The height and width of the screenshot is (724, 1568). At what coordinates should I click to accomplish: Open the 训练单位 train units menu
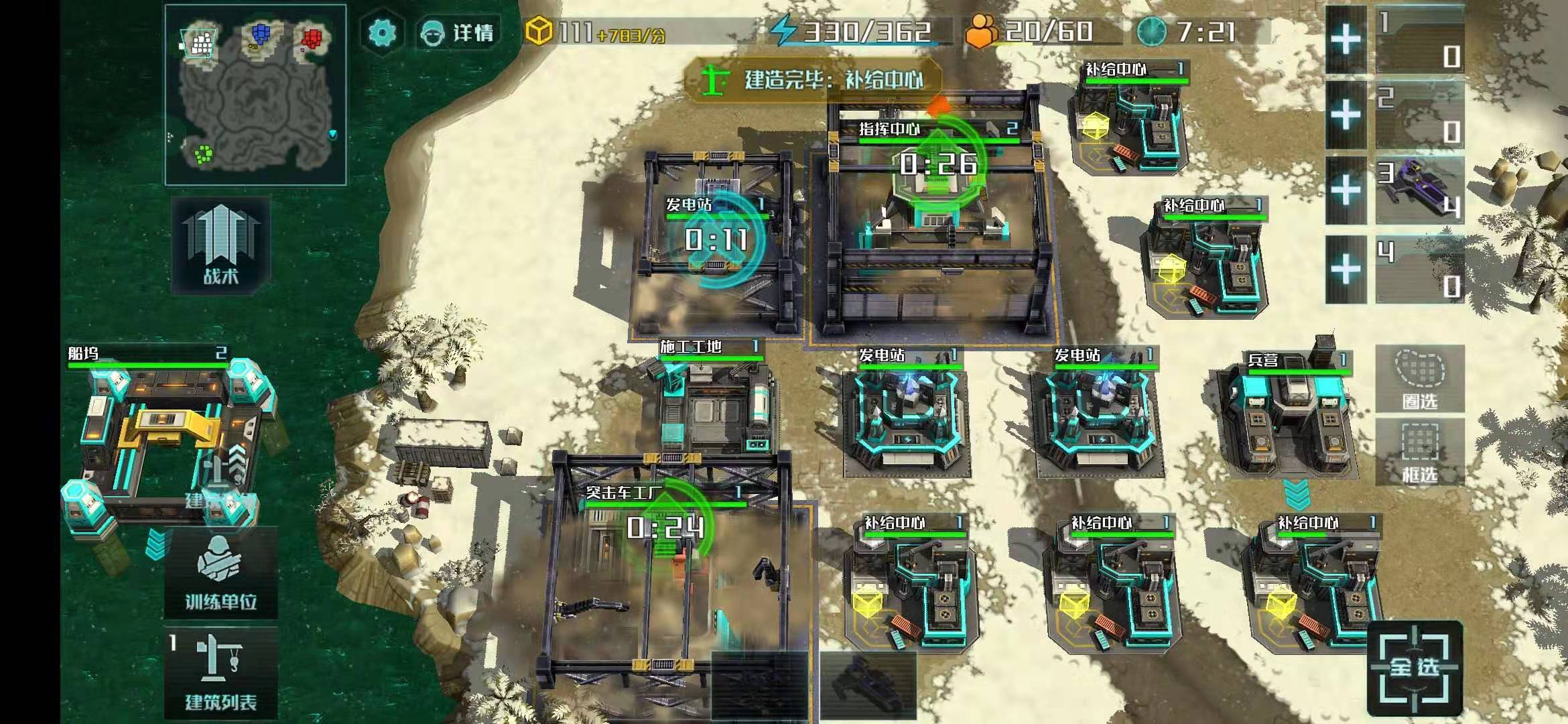coord(221,574)
